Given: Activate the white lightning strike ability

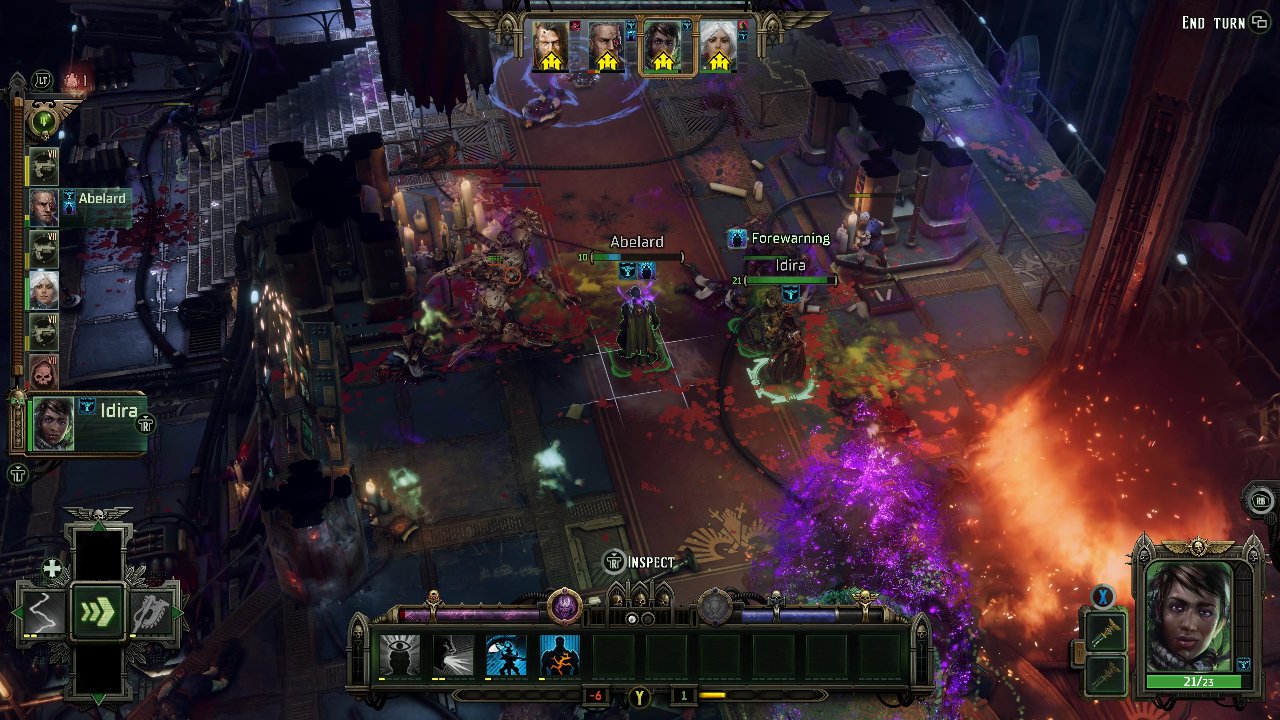Looking at the screenshot, I should [452, 654].
